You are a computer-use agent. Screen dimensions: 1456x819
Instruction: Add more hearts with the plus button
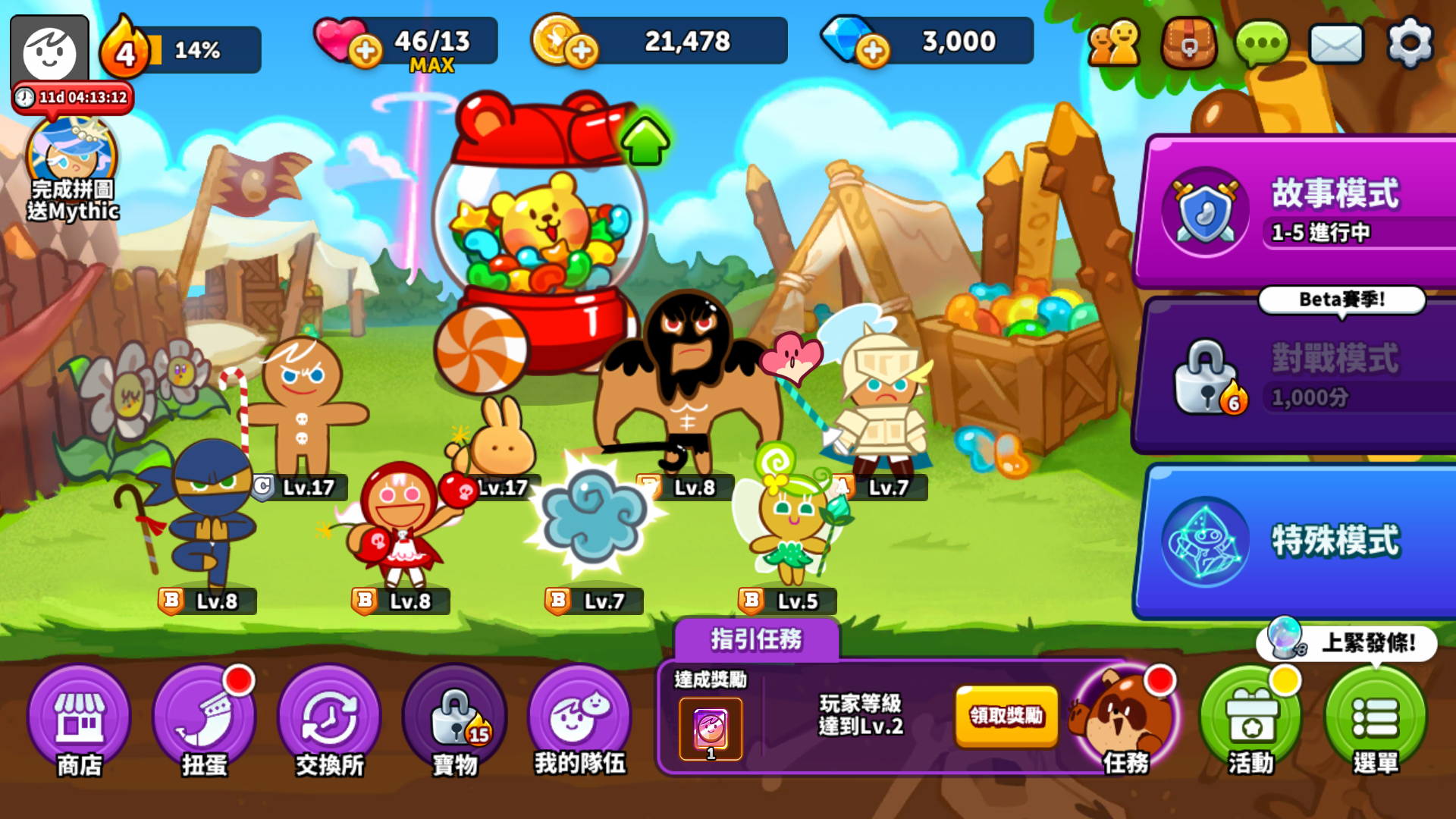click(x=366, y=51)
